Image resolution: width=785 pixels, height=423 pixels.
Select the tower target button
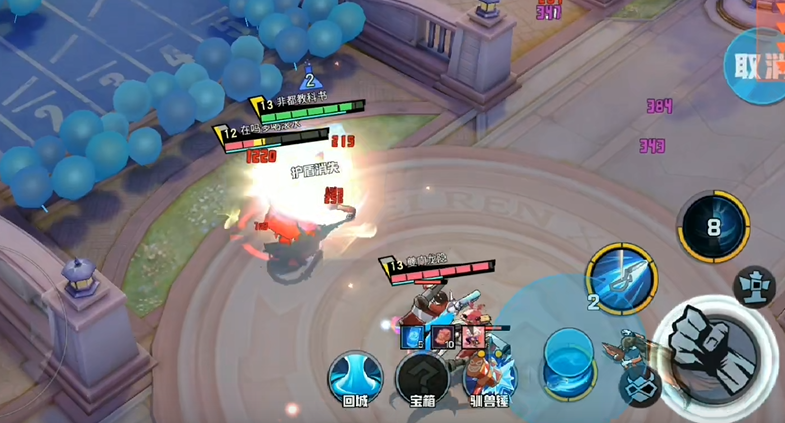(x=754, y=287)
